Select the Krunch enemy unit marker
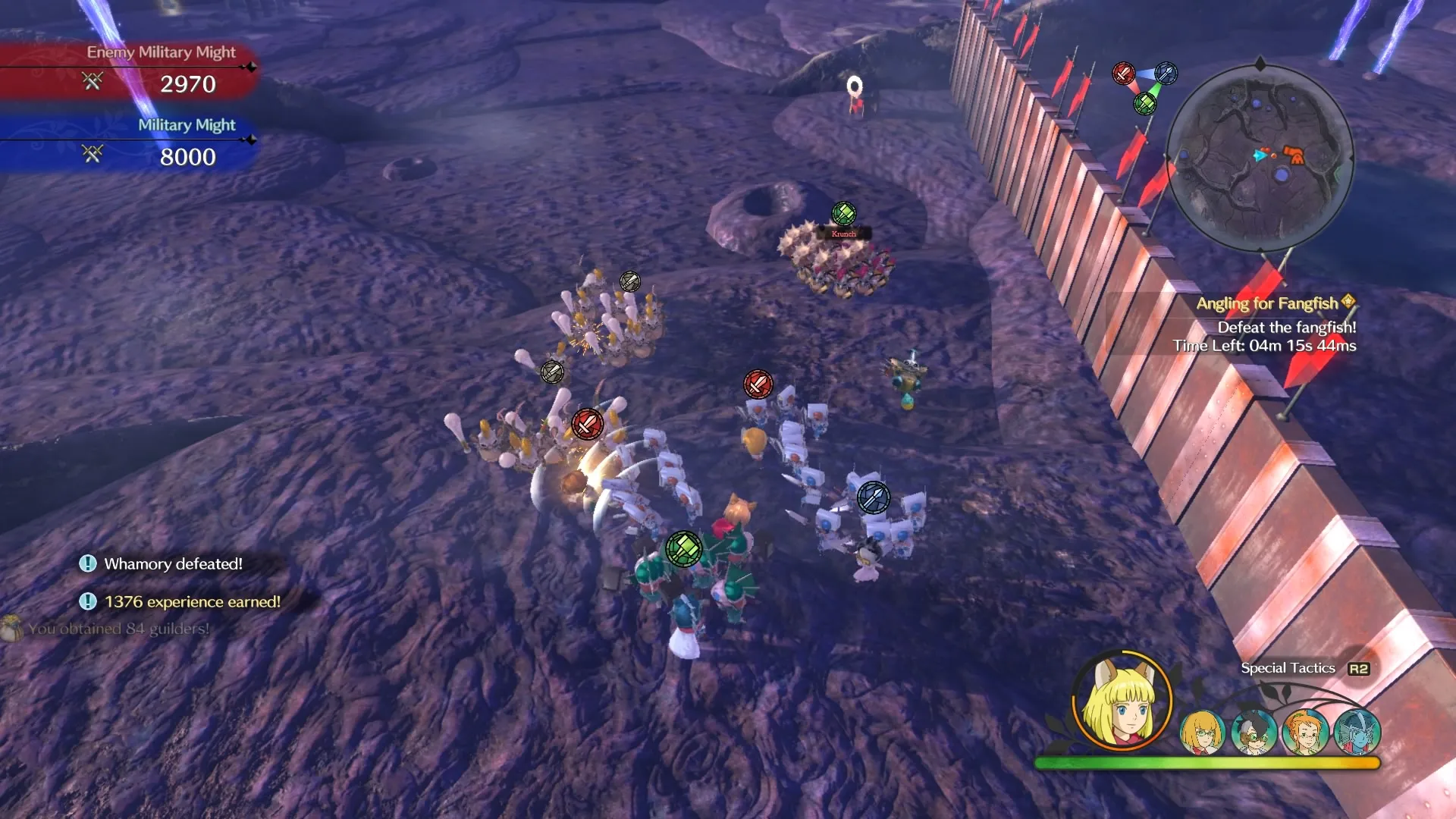The height and width of the screenshot is (819, 1456). click(x=843, y=214)
